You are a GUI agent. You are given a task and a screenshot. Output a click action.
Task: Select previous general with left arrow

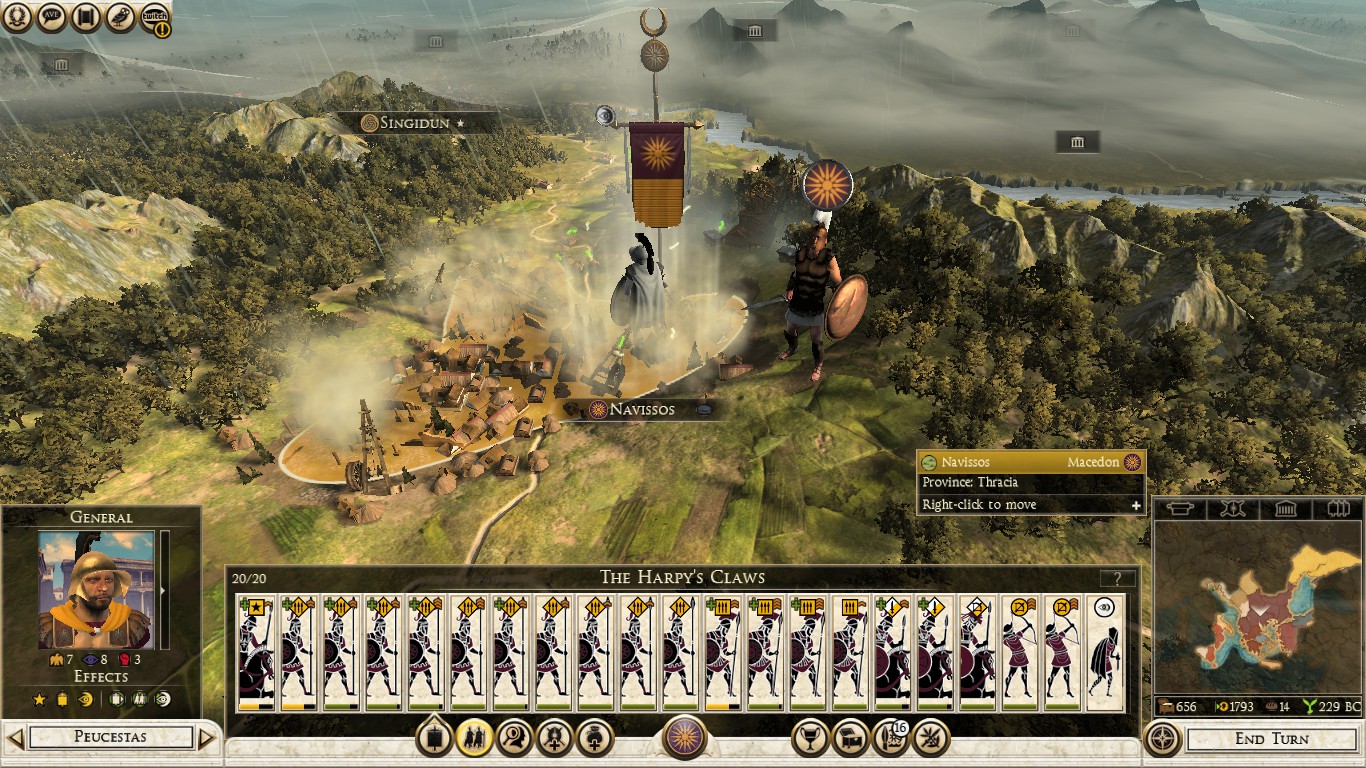click(14, 739)
